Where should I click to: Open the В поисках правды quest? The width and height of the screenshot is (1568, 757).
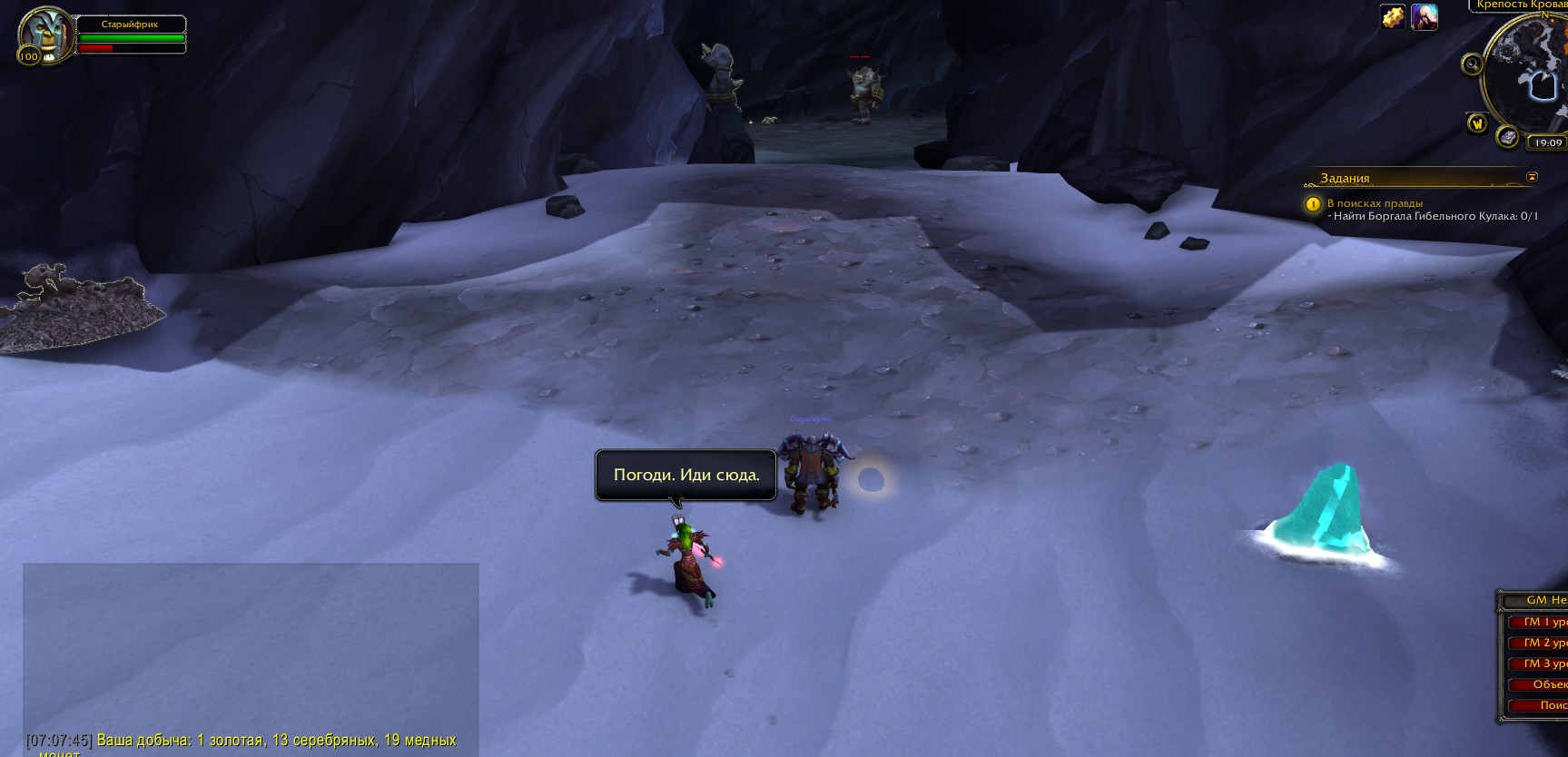(1375, 203)
